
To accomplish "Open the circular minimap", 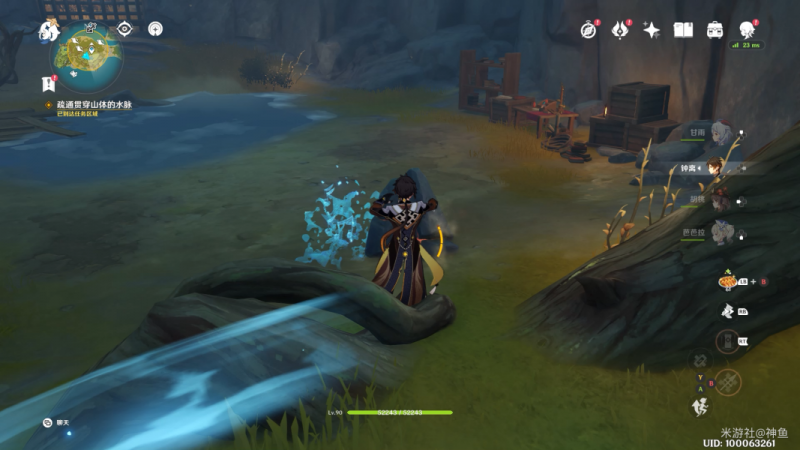I will [x=89, y=56].
